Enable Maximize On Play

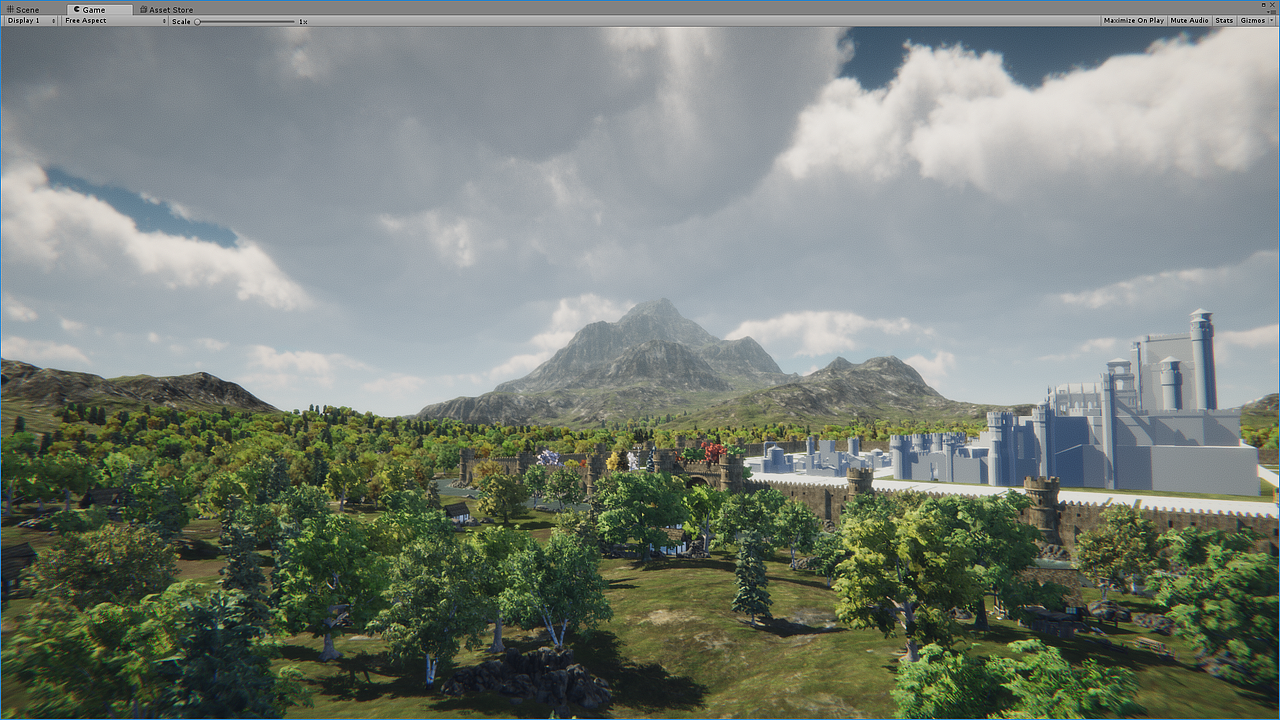pyautogui.click(x=1134, y=20)
